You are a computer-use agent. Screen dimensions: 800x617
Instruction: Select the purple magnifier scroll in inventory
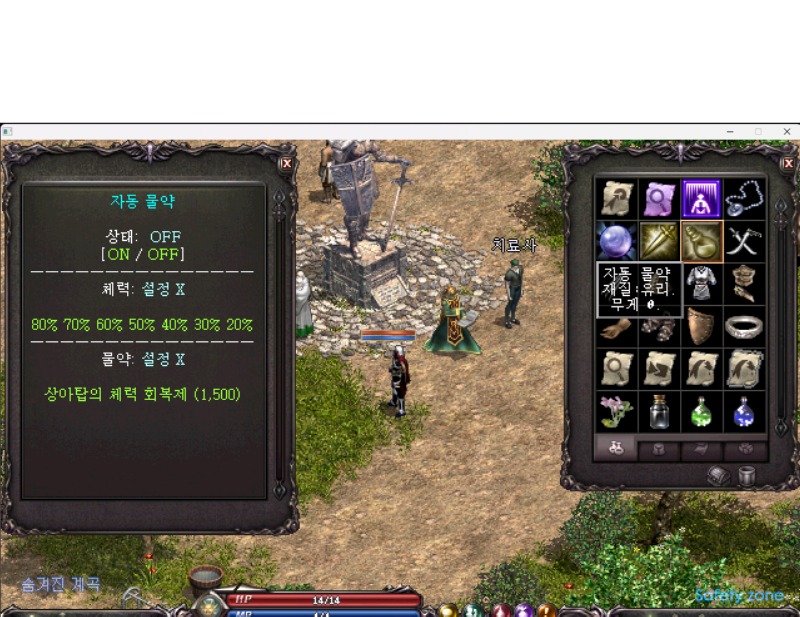(658, 199)
